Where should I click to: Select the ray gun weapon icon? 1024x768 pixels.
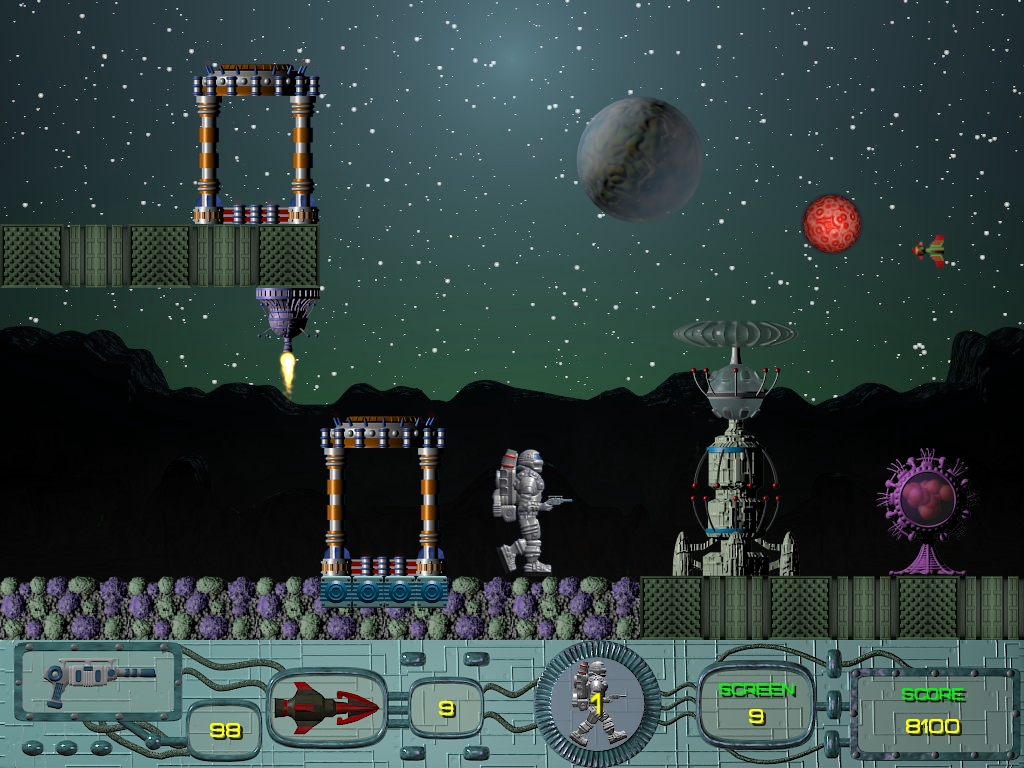tap(98, 681)
